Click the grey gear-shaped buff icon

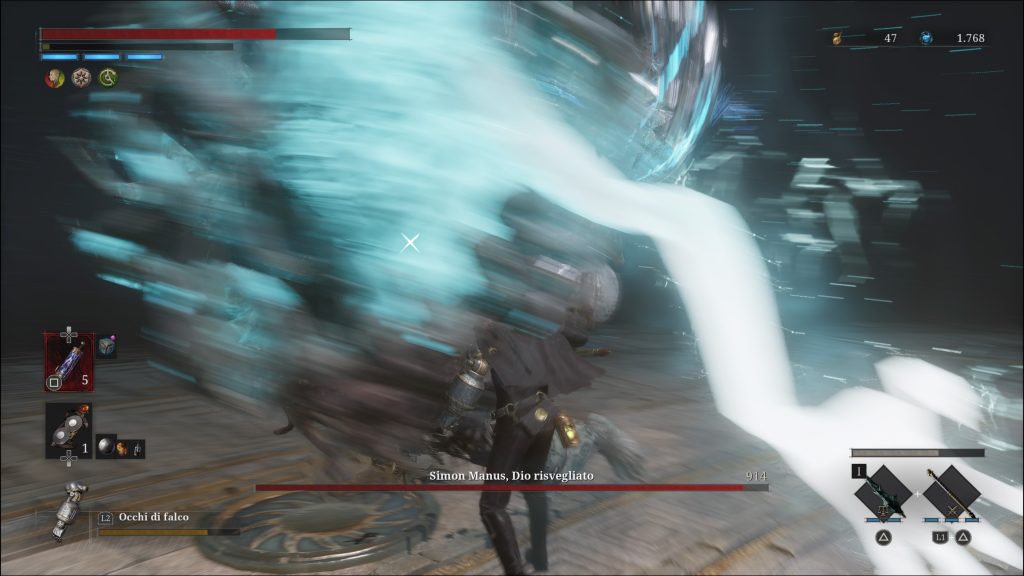point(81,78)
